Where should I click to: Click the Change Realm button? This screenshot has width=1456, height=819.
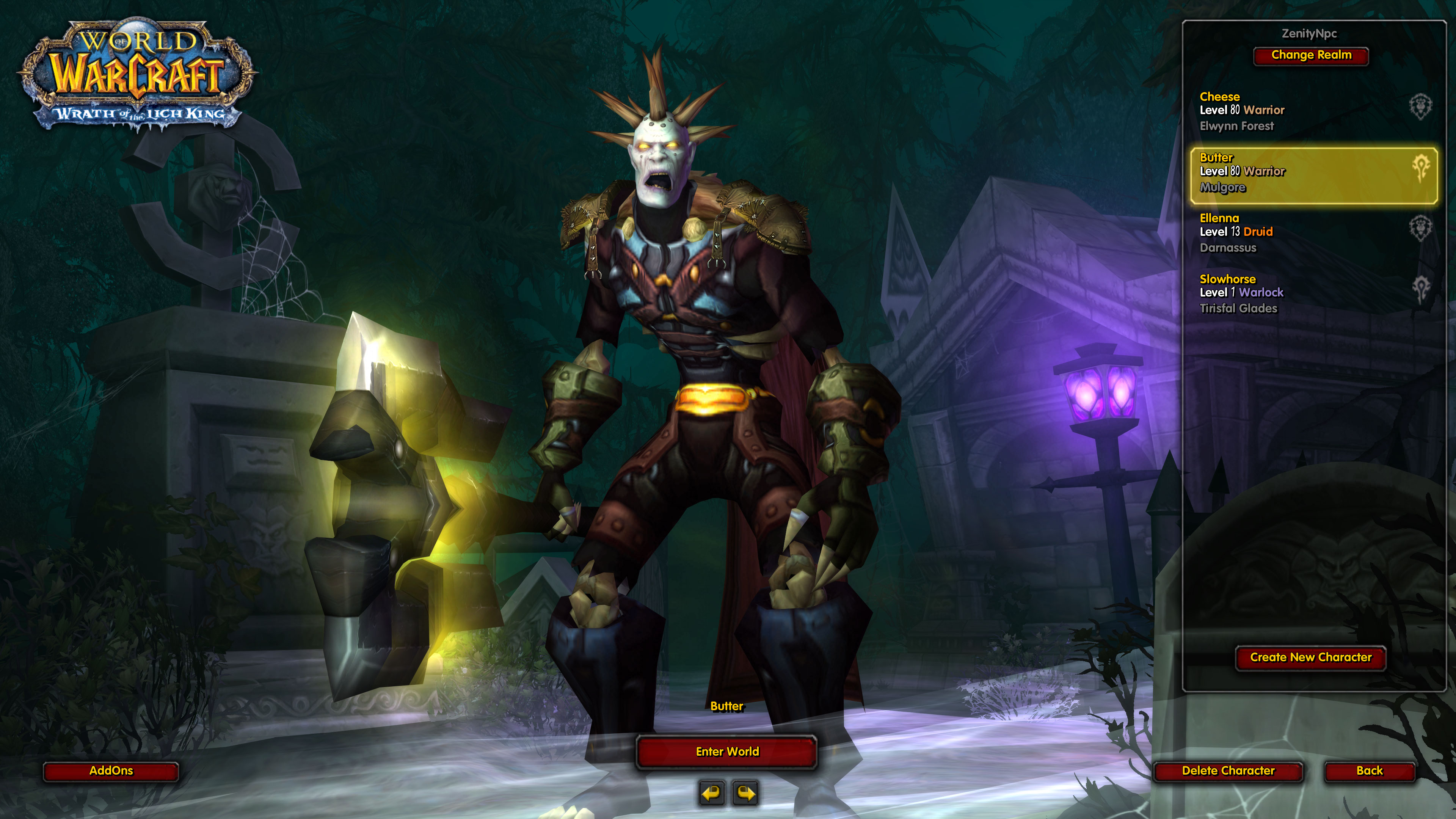(1311, 55)
